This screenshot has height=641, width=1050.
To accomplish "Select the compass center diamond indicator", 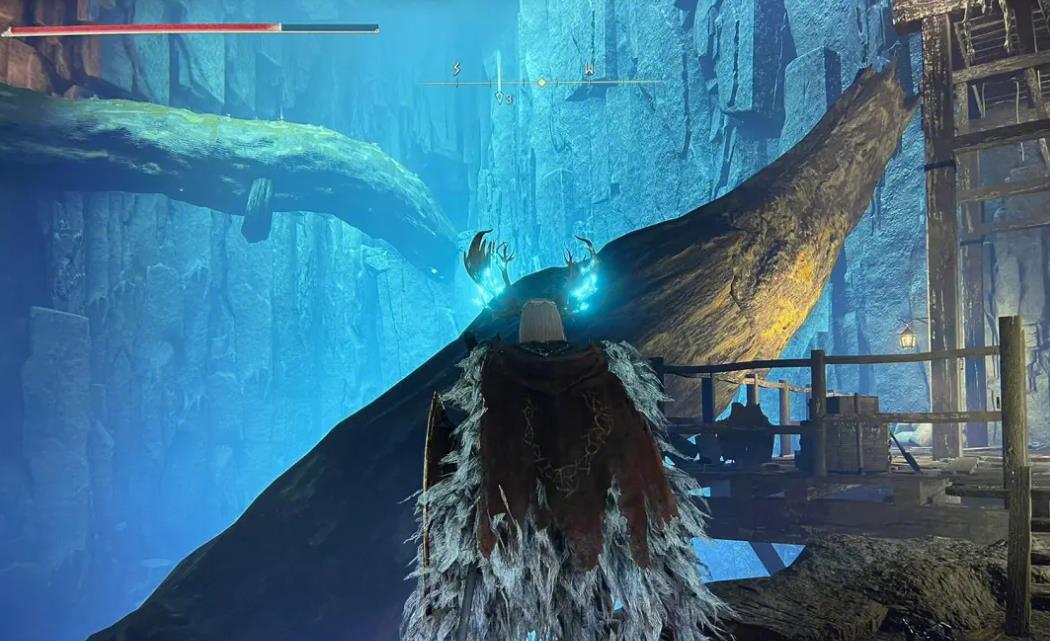I will (542, 82).
